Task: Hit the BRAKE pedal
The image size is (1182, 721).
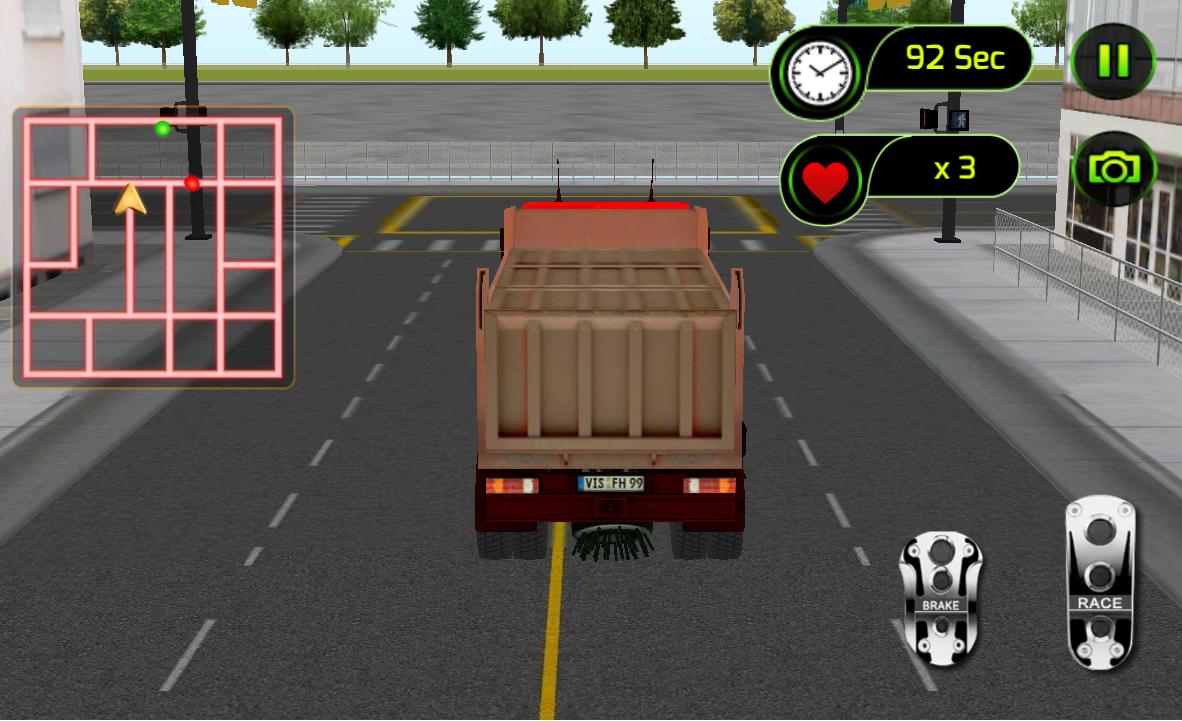Action: (x=940, y=598)
